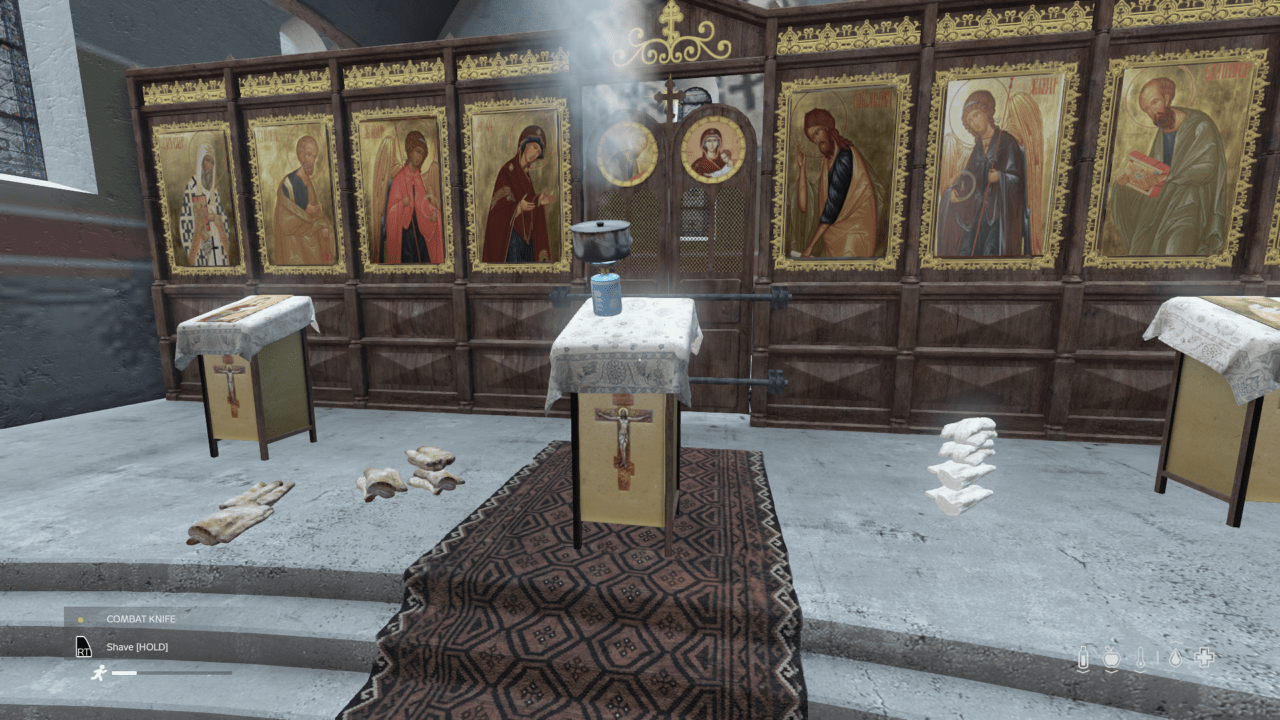Click the falling arrow under the hydration icon
Screen dimensions: 1280x720
pyautogui.click(x=1083, y=671)
